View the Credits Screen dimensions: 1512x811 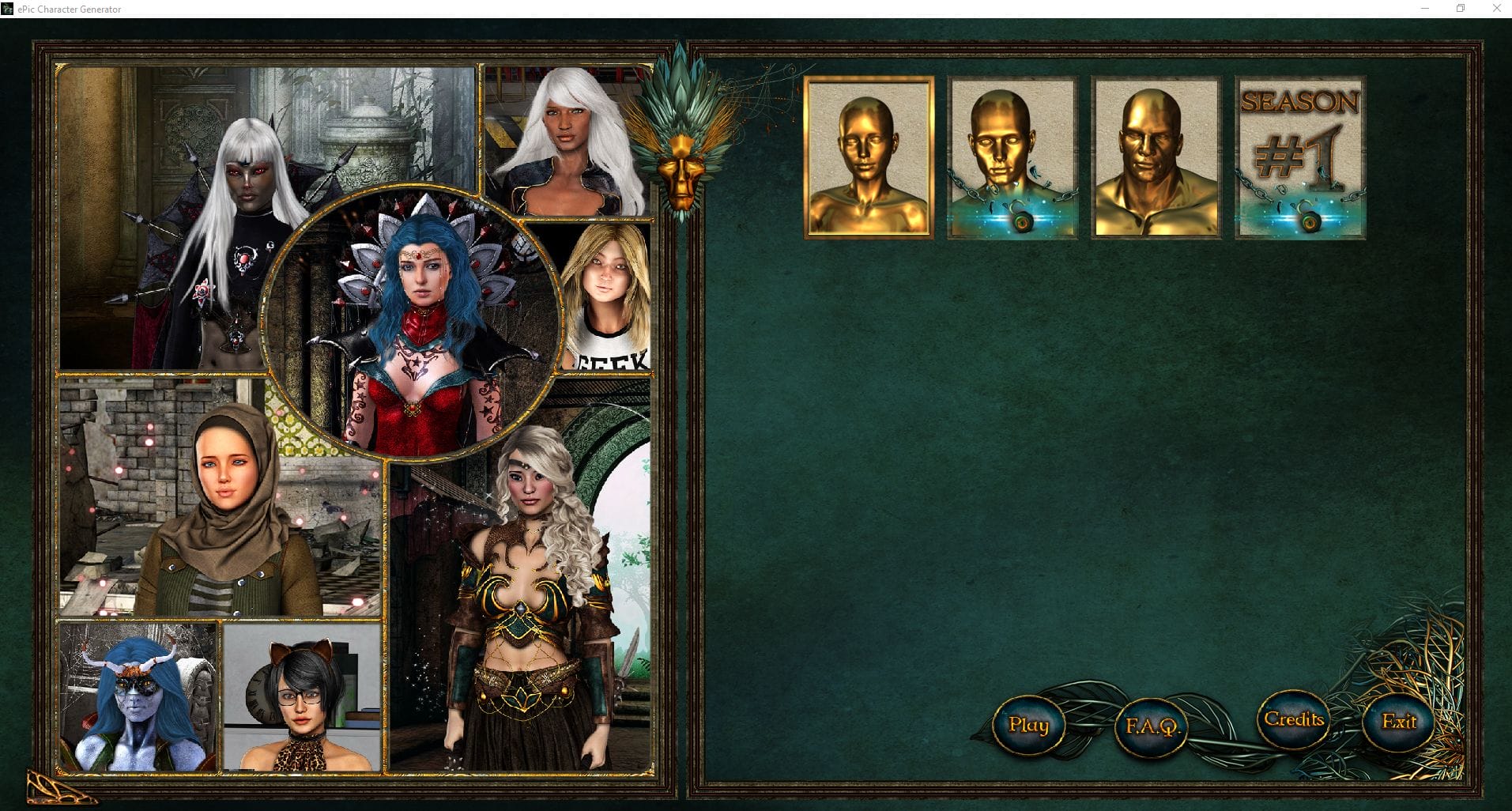coord(1295,719)
